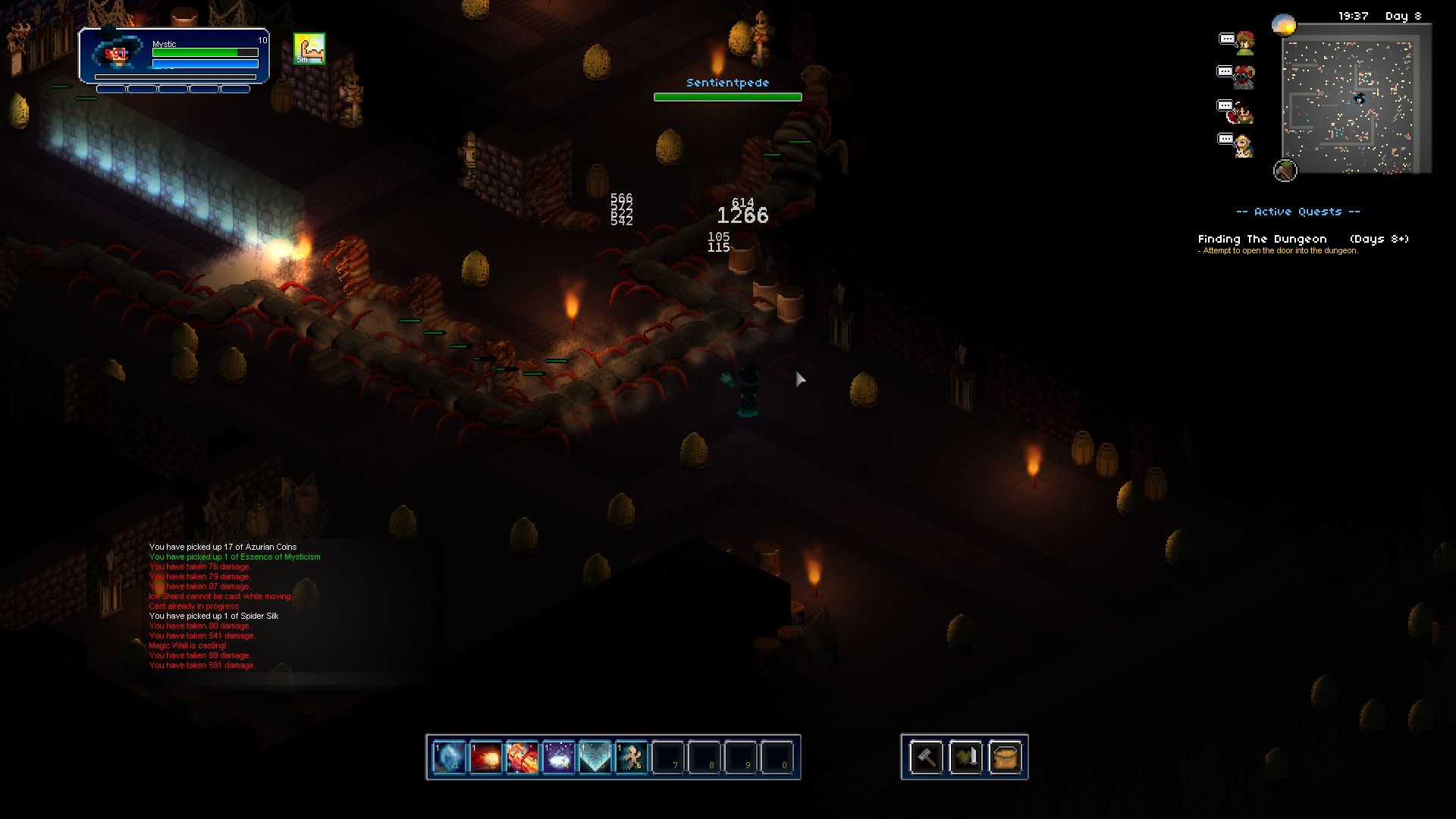
Task: Activate the fireball spell icon
Action: [485, 757]
